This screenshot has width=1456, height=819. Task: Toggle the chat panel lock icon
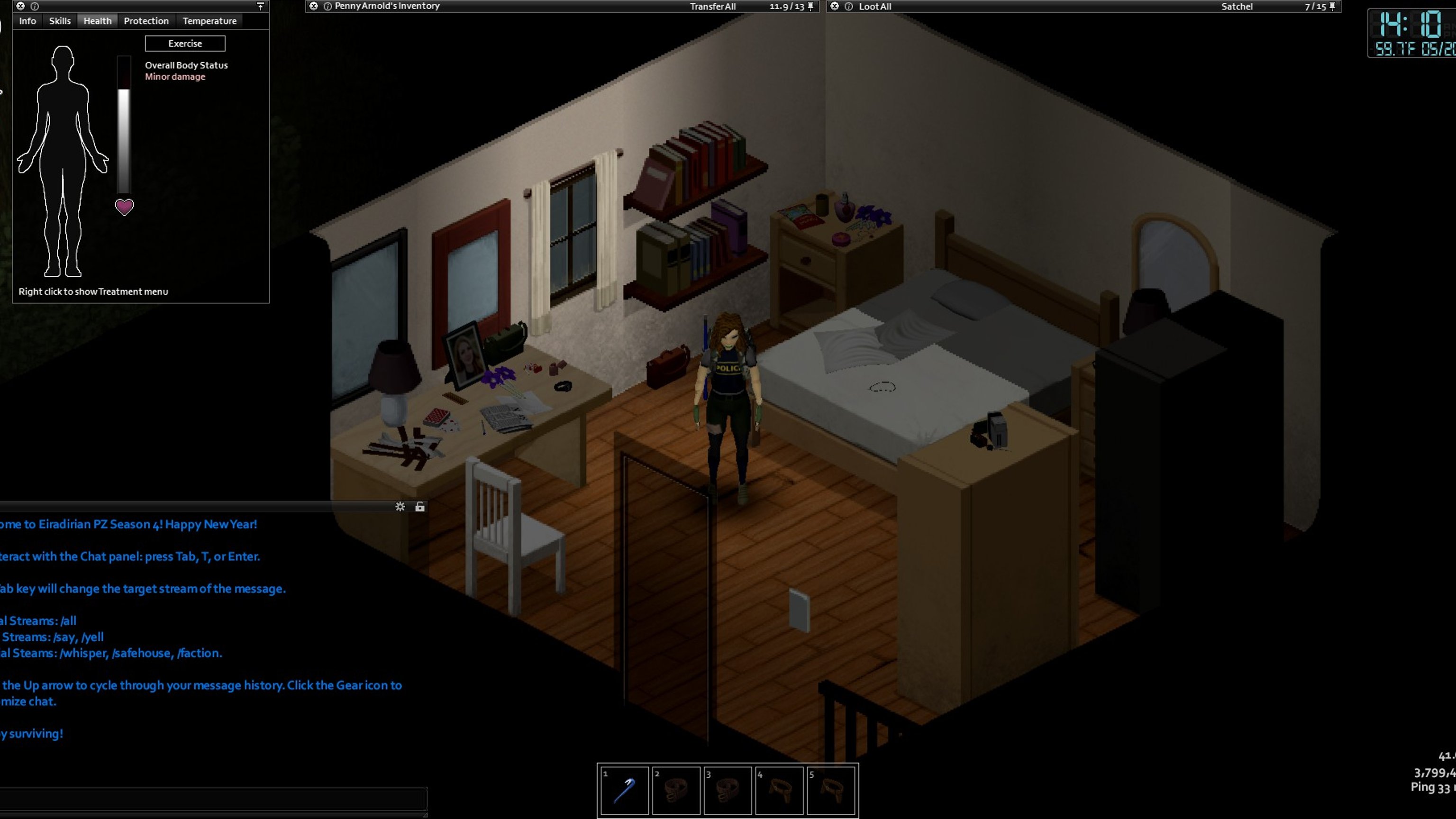pyautogui.click(x=419, y=507)
